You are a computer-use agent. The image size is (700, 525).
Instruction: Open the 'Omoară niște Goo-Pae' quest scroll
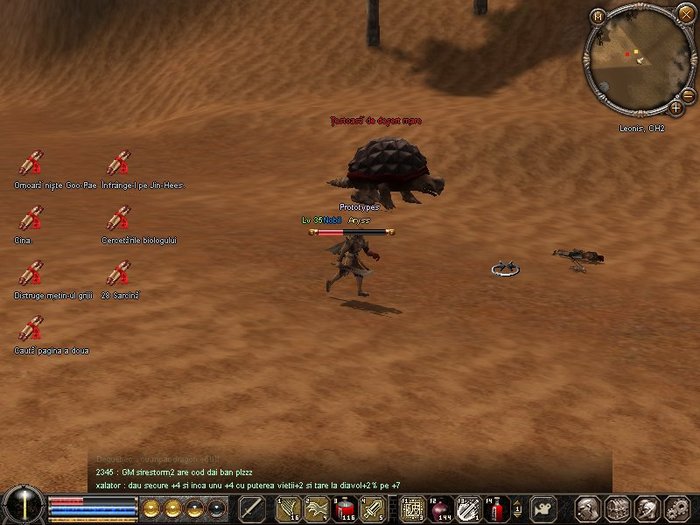point(32,163)
